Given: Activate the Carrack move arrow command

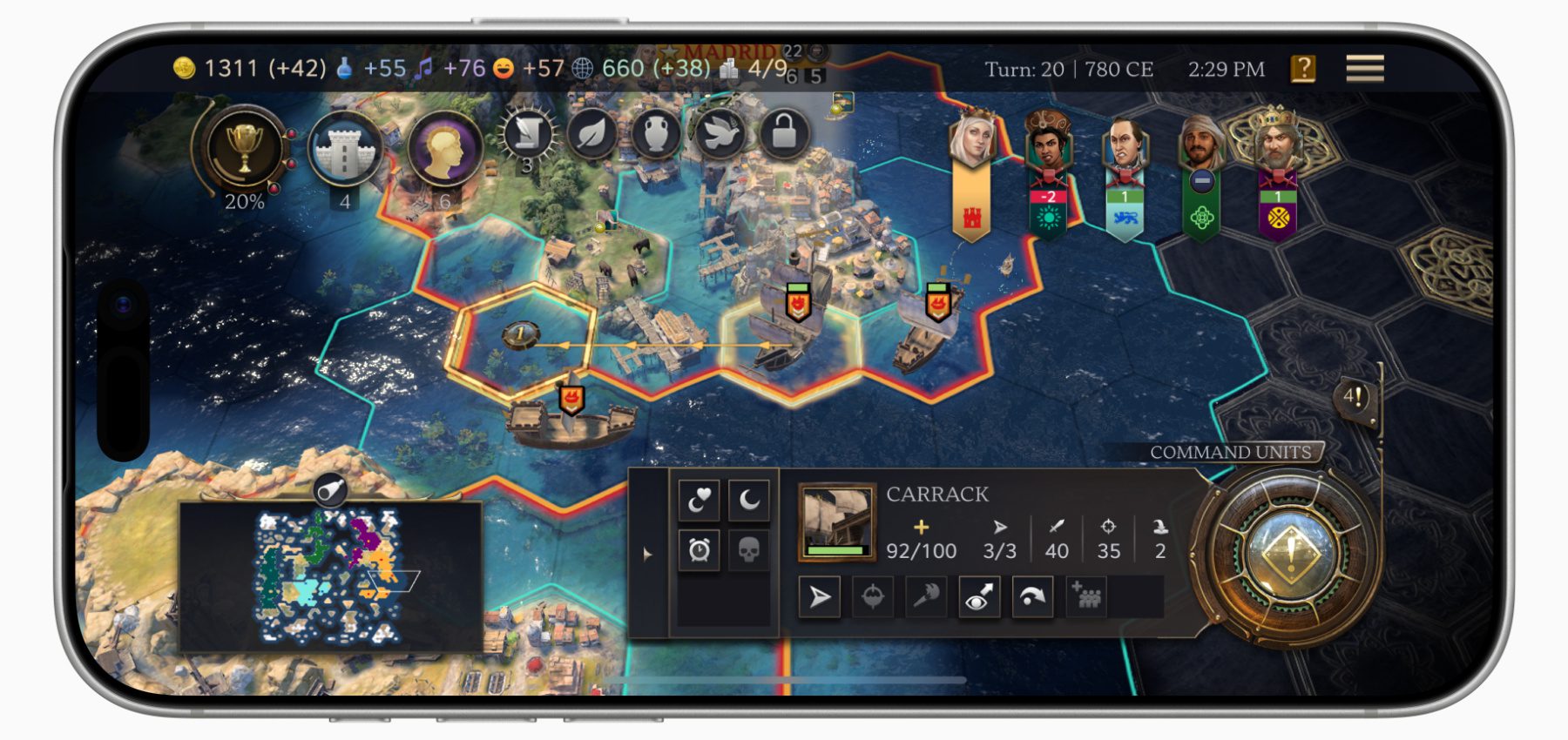Looking at the screenshot, I should [x=820, y=597].
